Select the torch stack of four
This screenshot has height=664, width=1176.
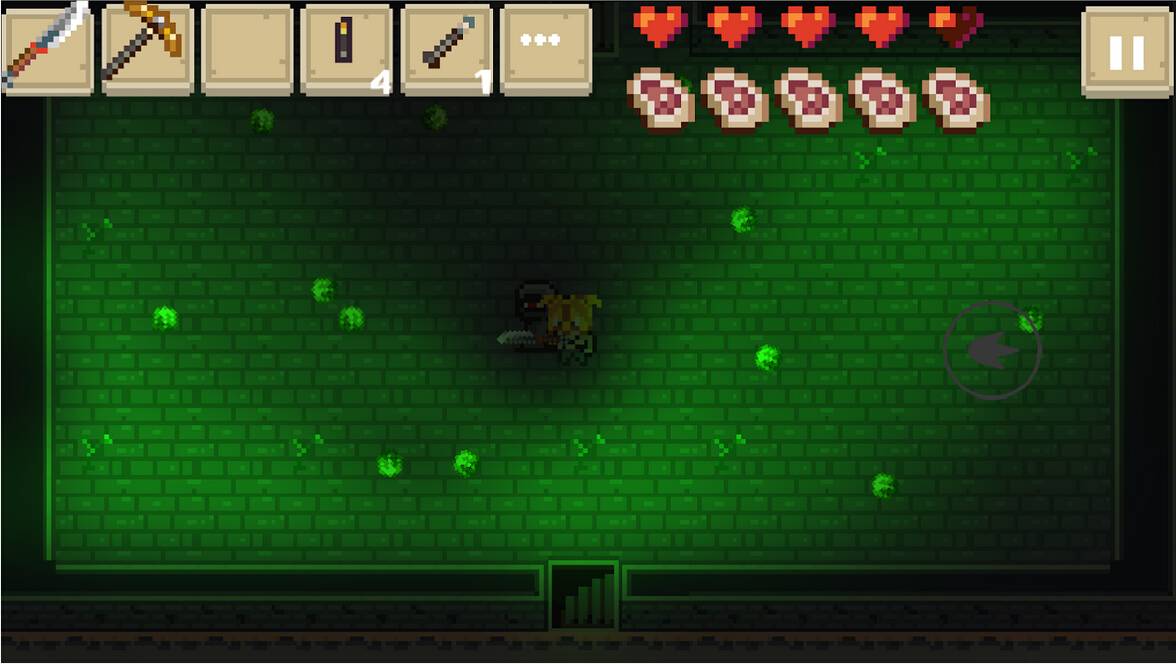pyautogui.click(x=346, y=48)
